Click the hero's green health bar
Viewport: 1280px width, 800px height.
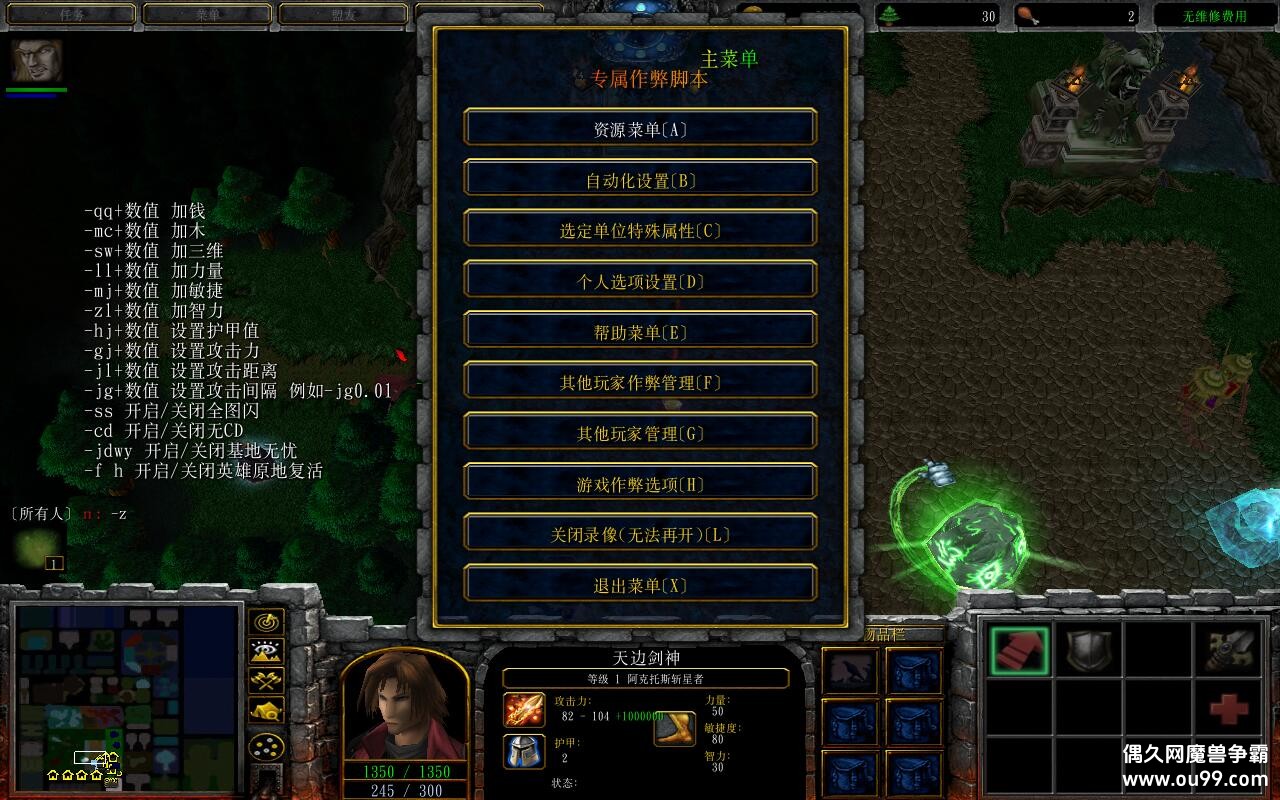click(38, 88)
